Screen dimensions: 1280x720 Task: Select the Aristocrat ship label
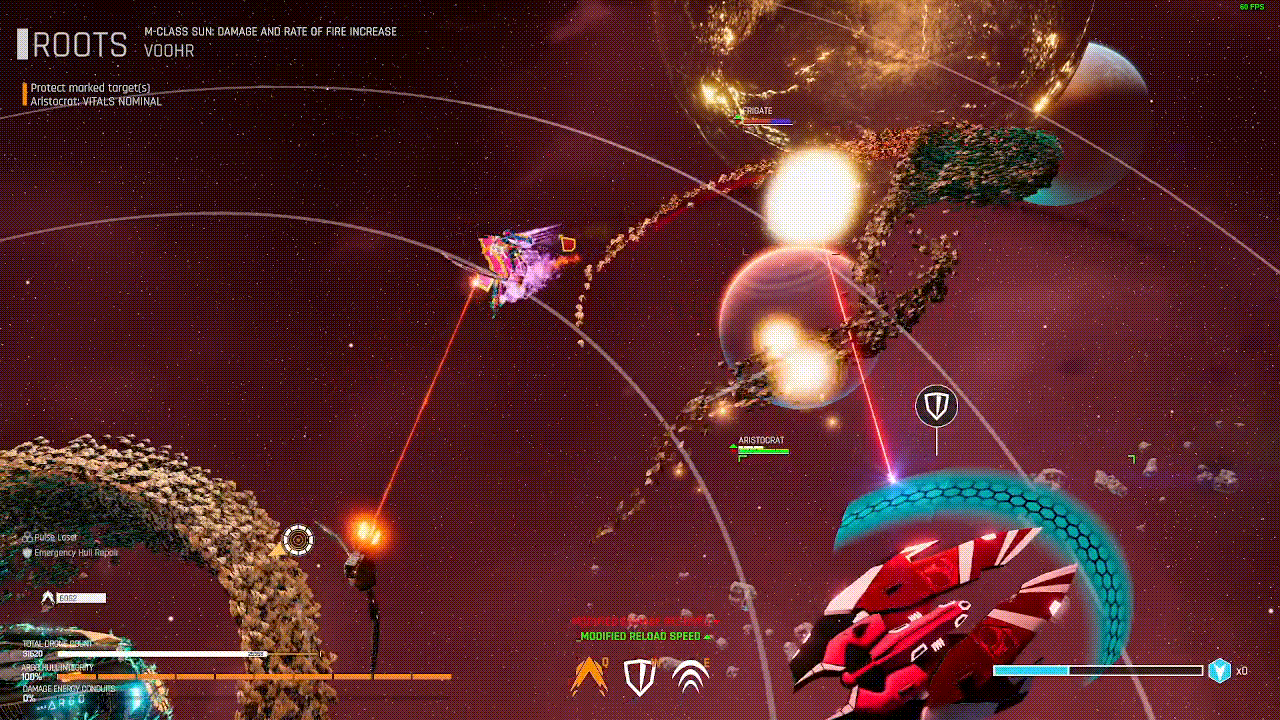pyautogui.click(x=761, y=440)
